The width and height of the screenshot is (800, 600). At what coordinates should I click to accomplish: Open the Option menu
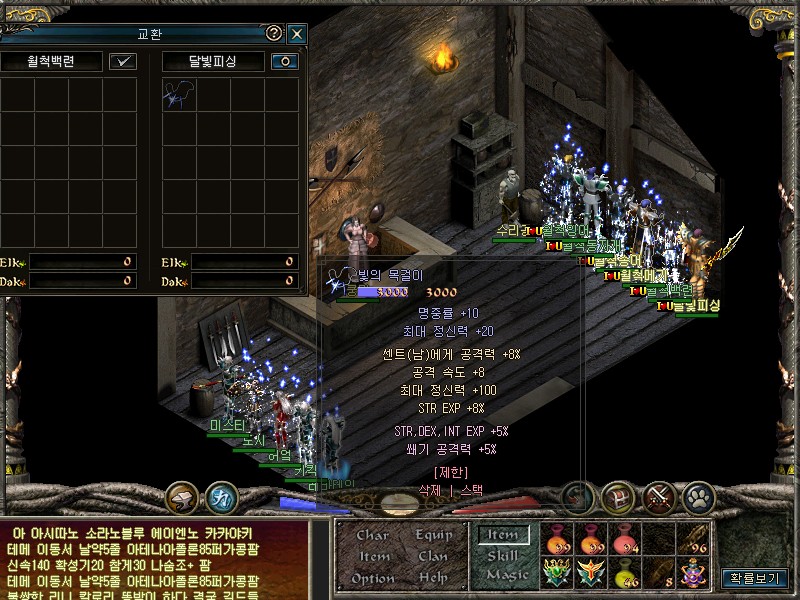tap(372, 578)
